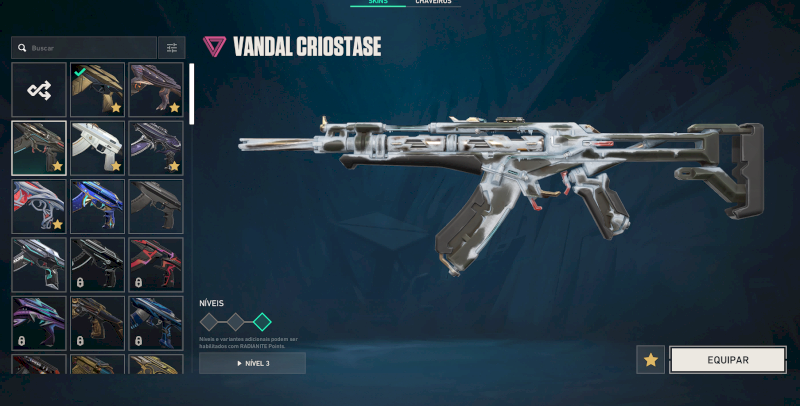Open the Skins tab

coord(378,3)
